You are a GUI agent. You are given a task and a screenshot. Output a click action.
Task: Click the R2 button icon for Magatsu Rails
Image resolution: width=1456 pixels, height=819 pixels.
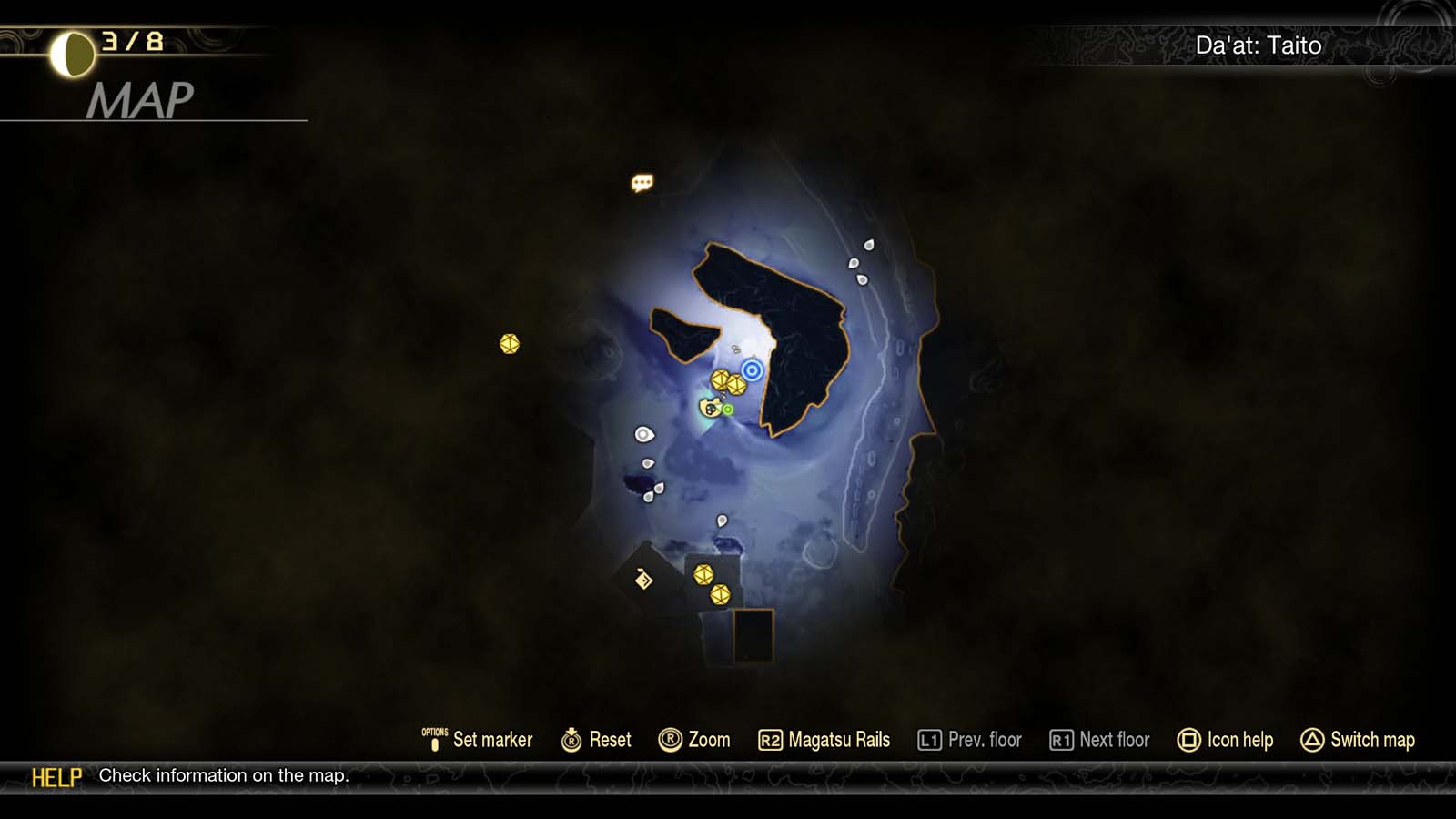click(773, 740)
